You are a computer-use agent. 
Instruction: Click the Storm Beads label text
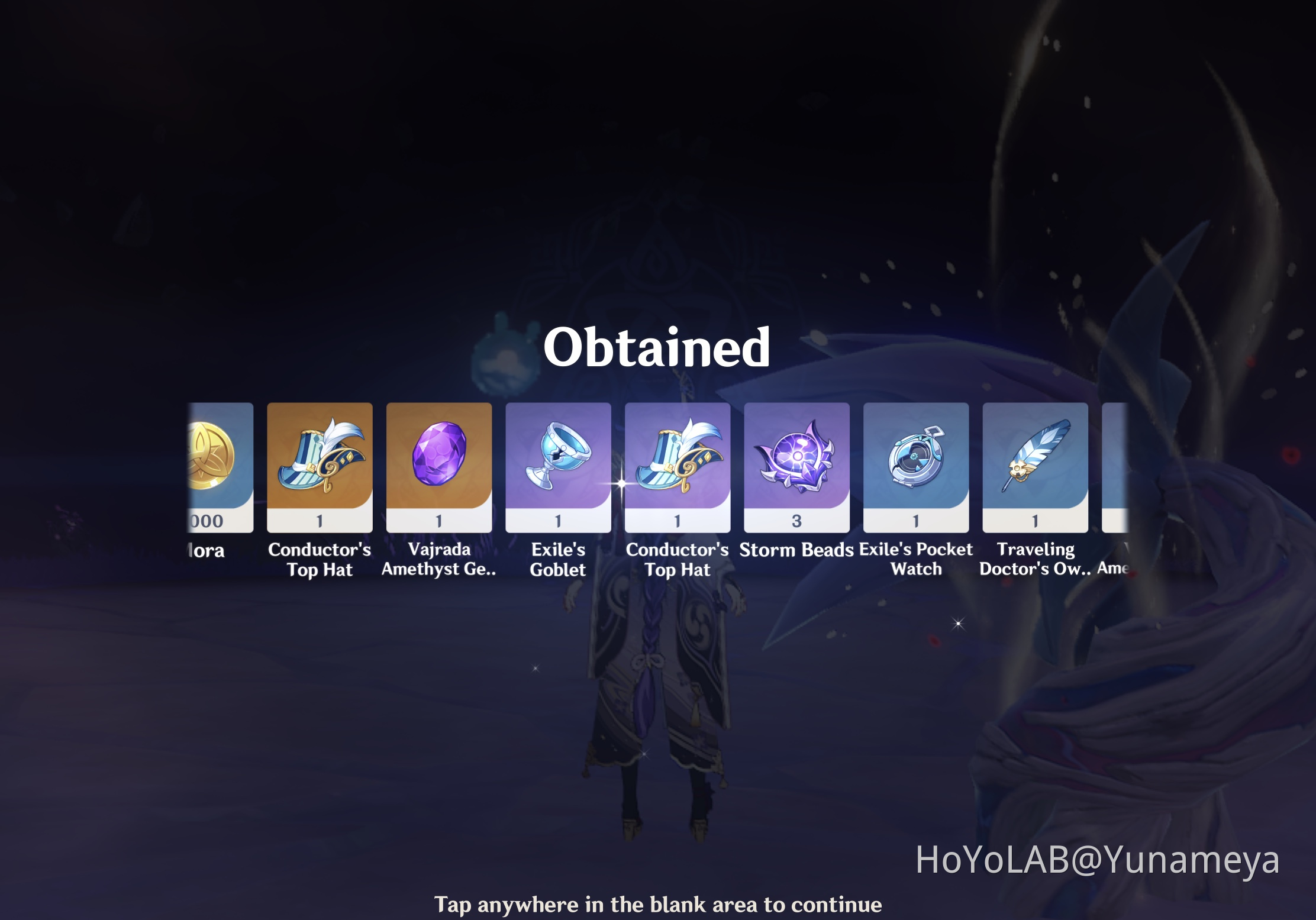(797, 550)
